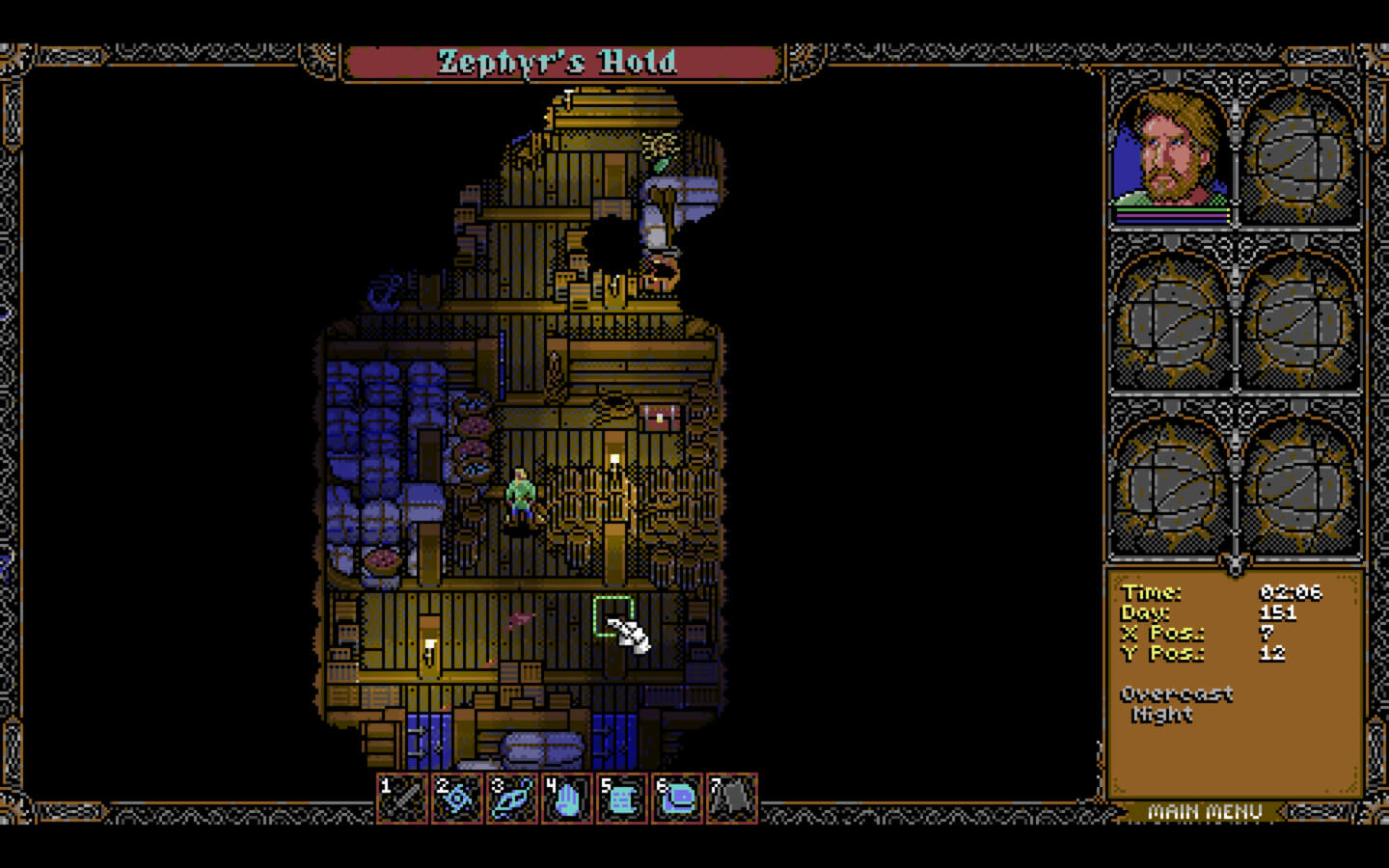1389x868 pixels.
Task: Choose the feather quill icon in slot 3
Action: tap(512, 799)
